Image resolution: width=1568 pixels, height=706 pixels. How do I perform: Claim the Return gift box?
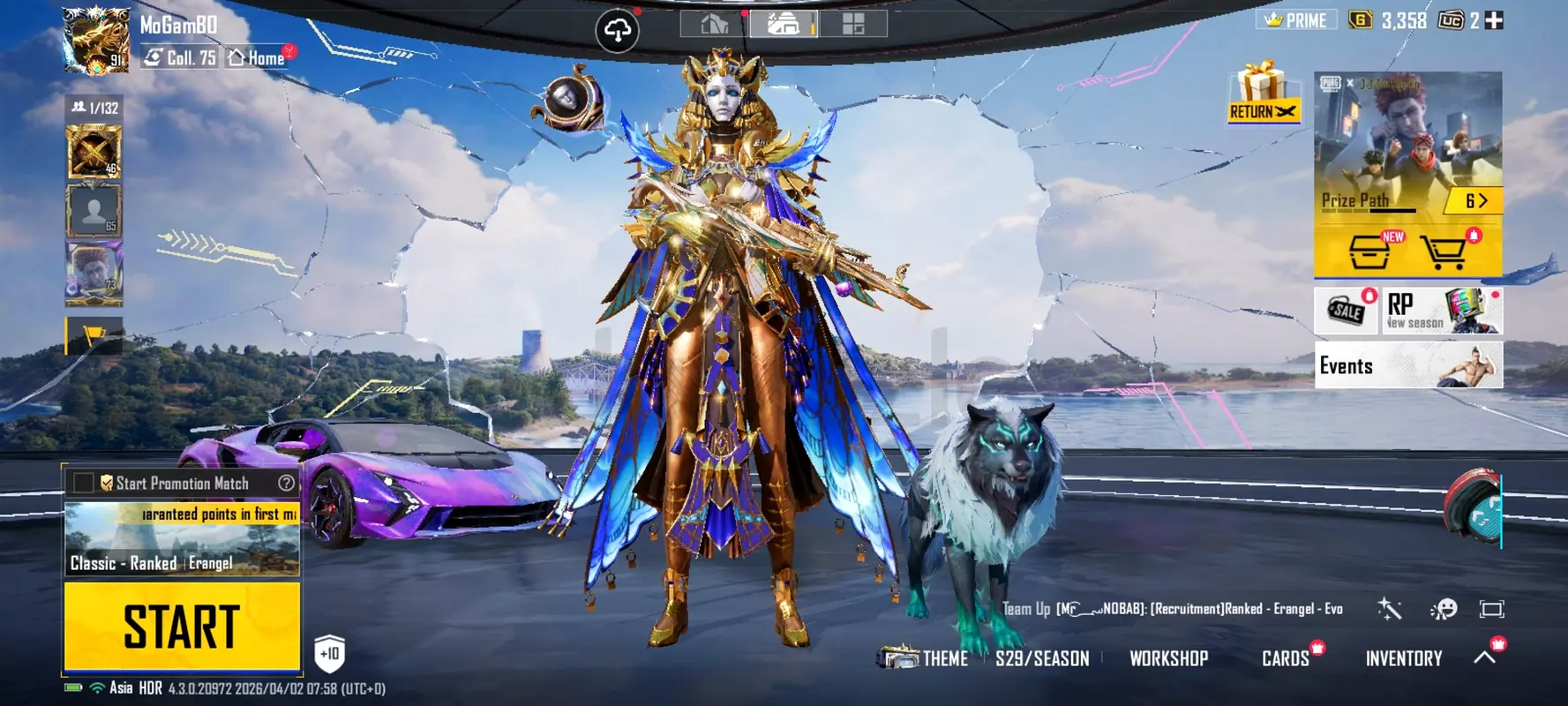point(1263,93)
